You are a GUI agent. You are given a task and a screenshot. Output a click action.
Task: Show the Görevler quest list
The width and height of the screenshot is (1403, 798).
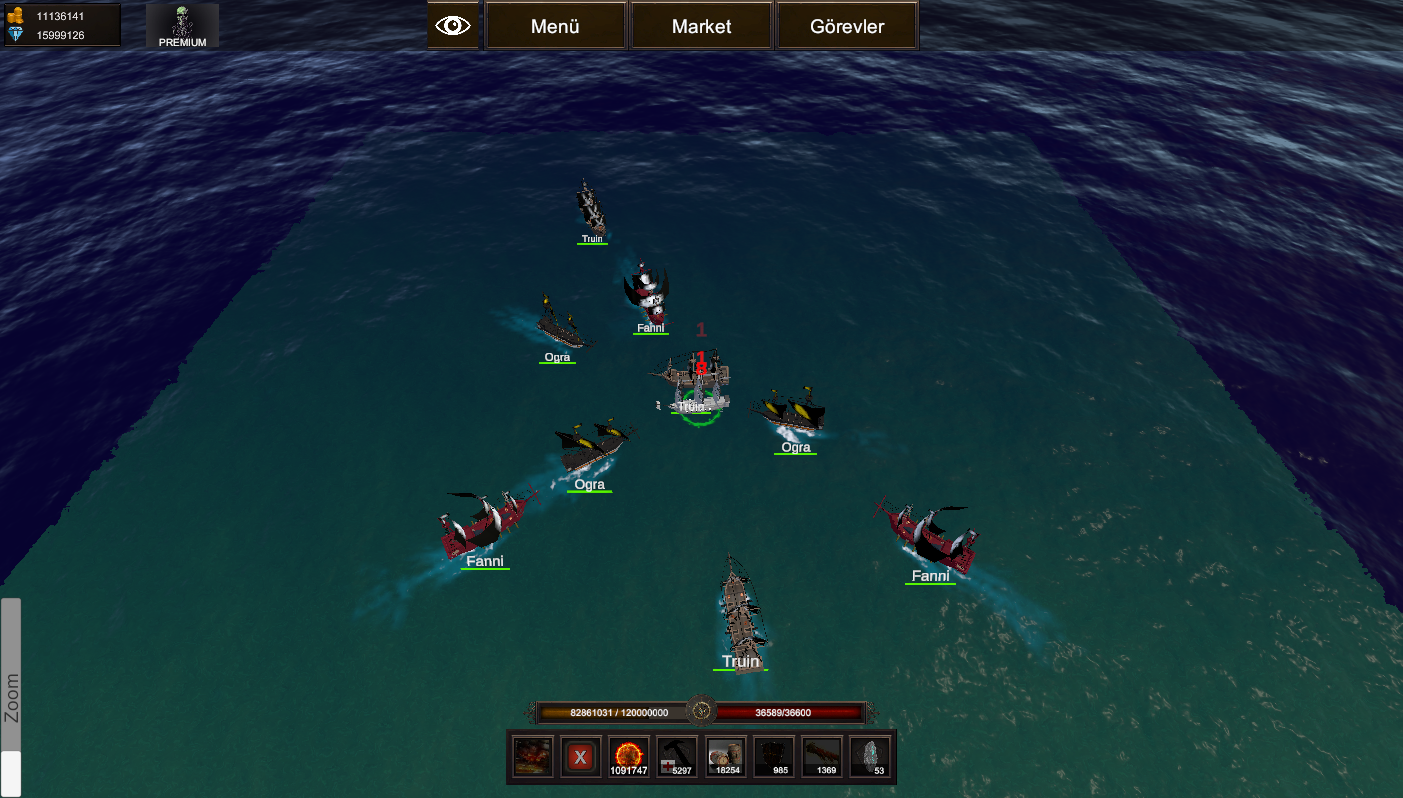pyautogui.click(x=846, y=27)
